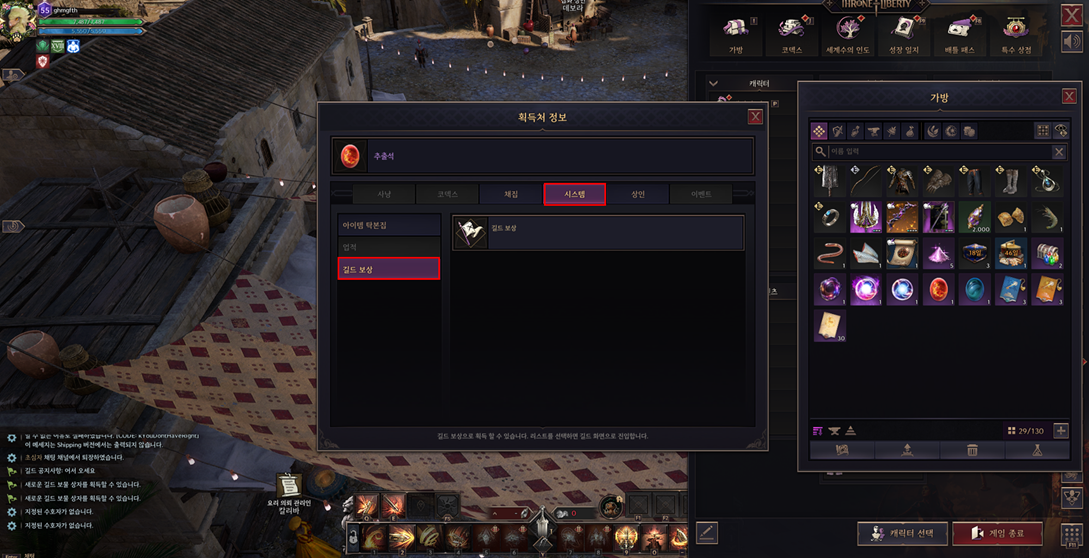Viewport: 1089px width, 558px height.
Task: Open the 길드 보상 entry with flag icon
Action: click(597, 232)
